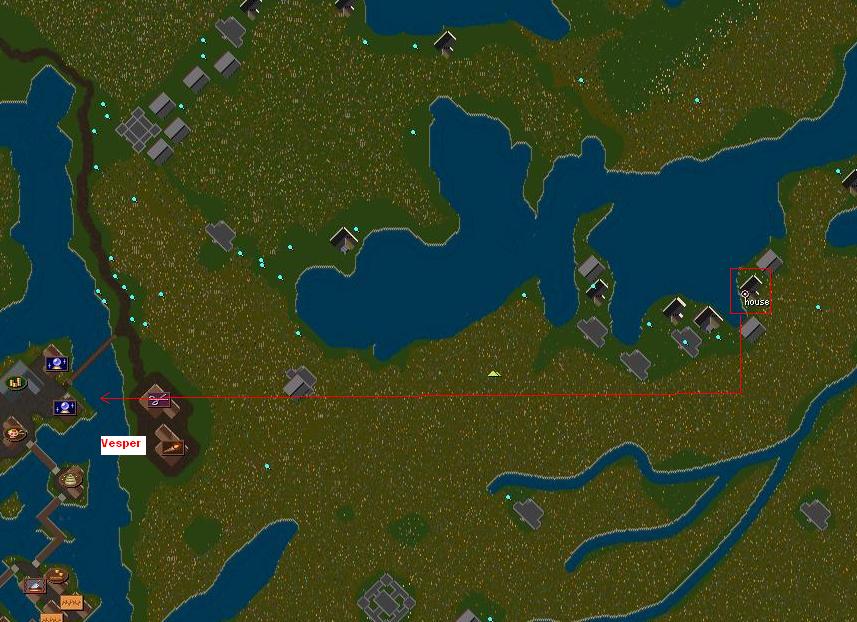This screenshot has width=857, height=622.
Task: Click the red Vesper town label
Action: 123,444
